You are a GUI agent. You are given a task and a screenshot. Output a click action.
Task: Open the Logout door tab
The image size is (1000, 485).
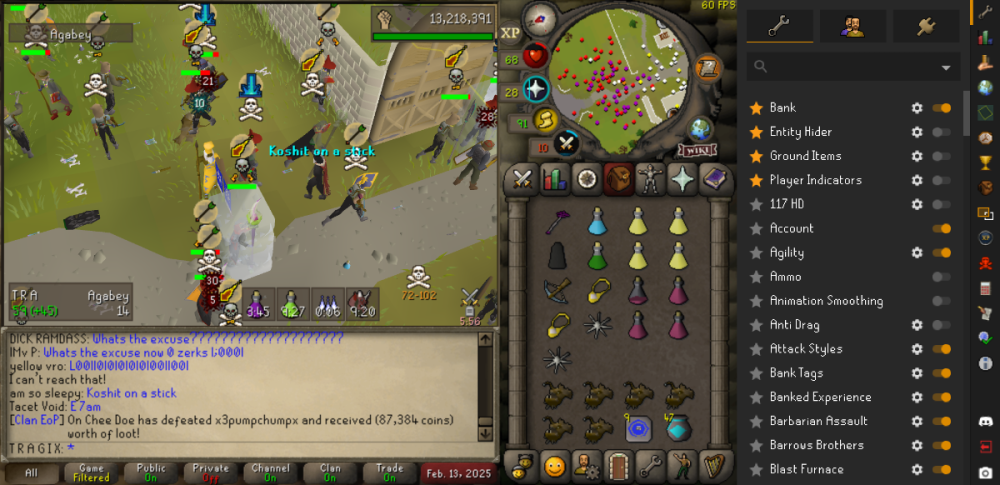tap(618, 466)
